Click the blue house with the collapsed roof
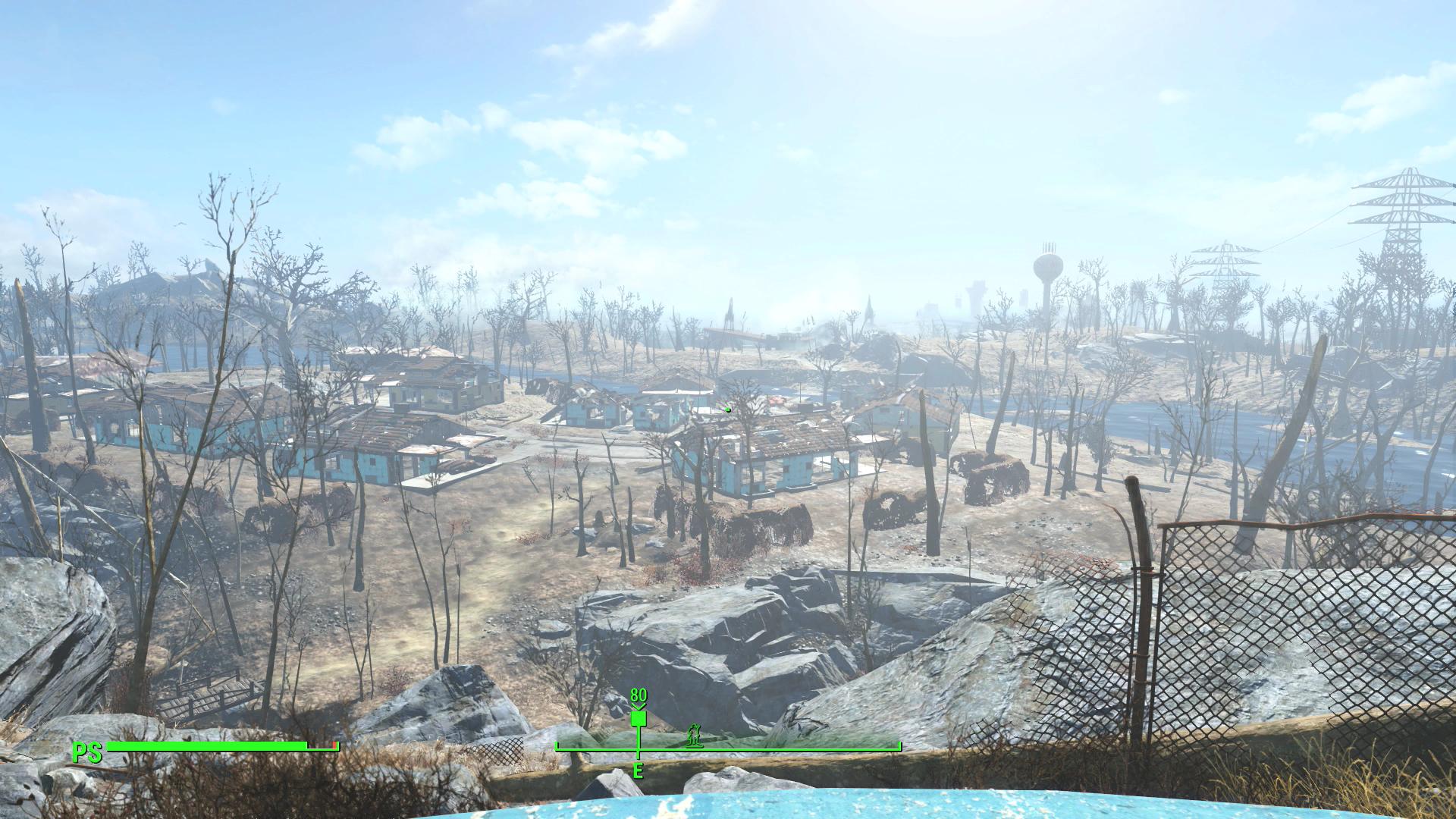This screenshot has width=1456, height=819. point(758,455)
